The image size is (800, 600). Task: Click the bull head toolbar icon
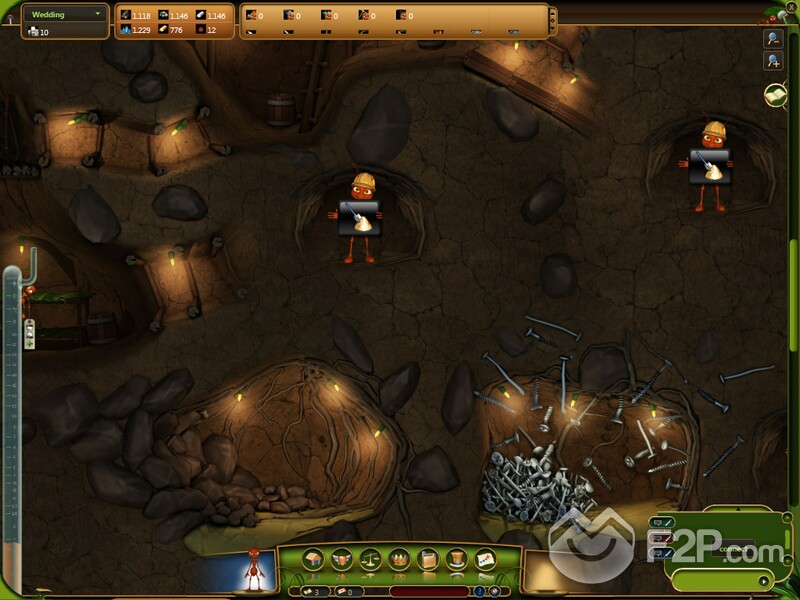341,559
